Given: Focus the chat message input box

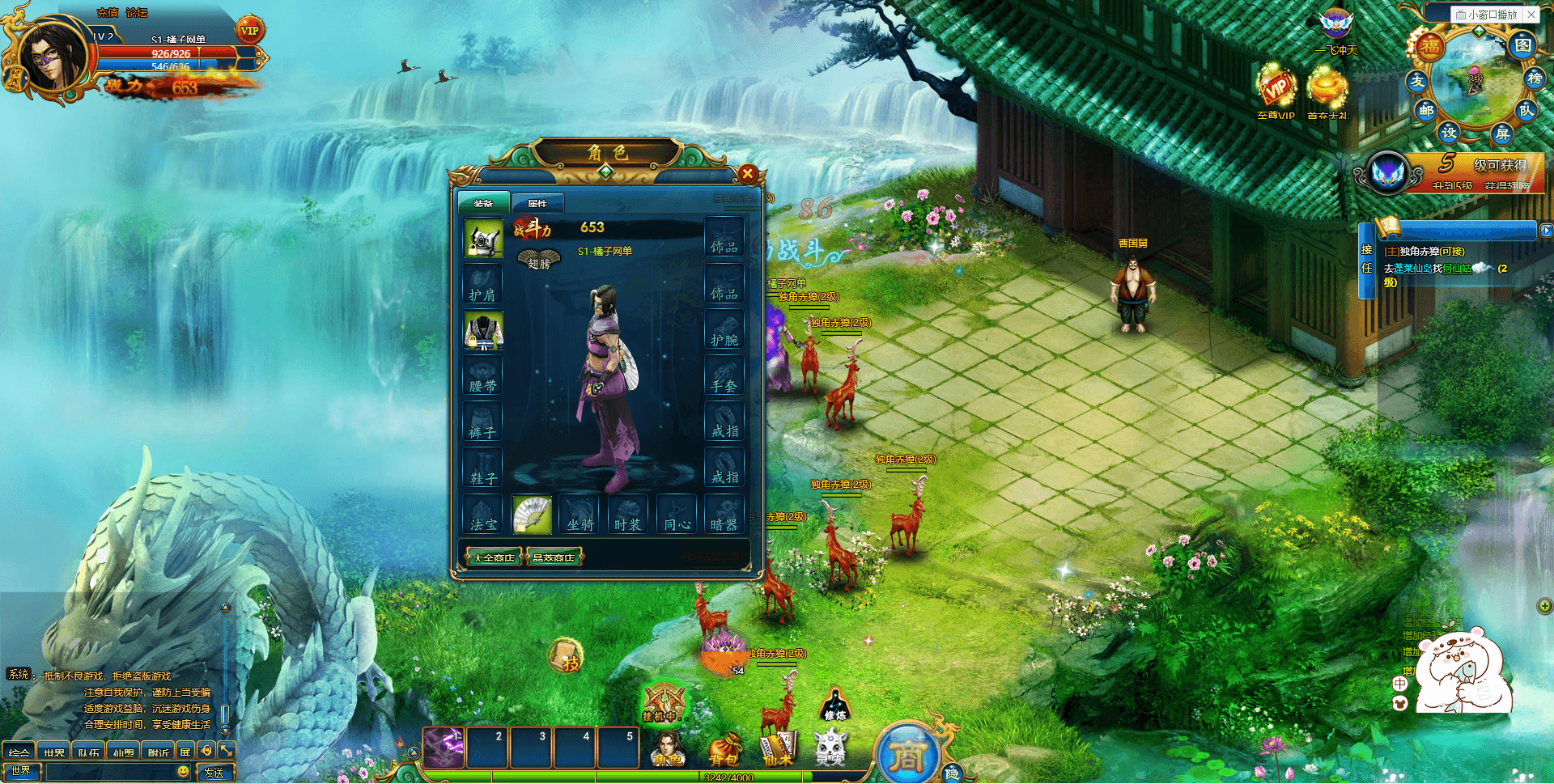Looking at the screenshot, I should point(109,772).
